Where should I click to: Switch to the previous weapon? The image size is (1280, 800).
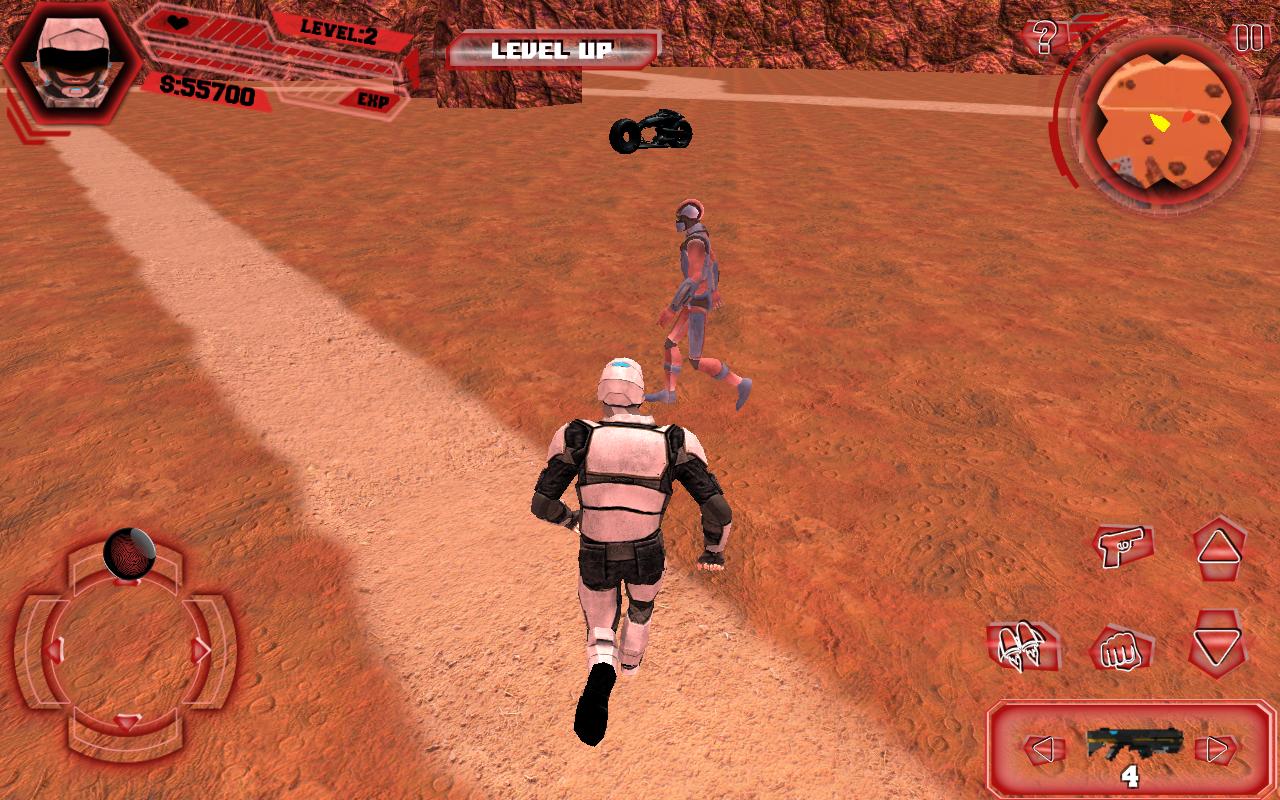click(1041, 748)
